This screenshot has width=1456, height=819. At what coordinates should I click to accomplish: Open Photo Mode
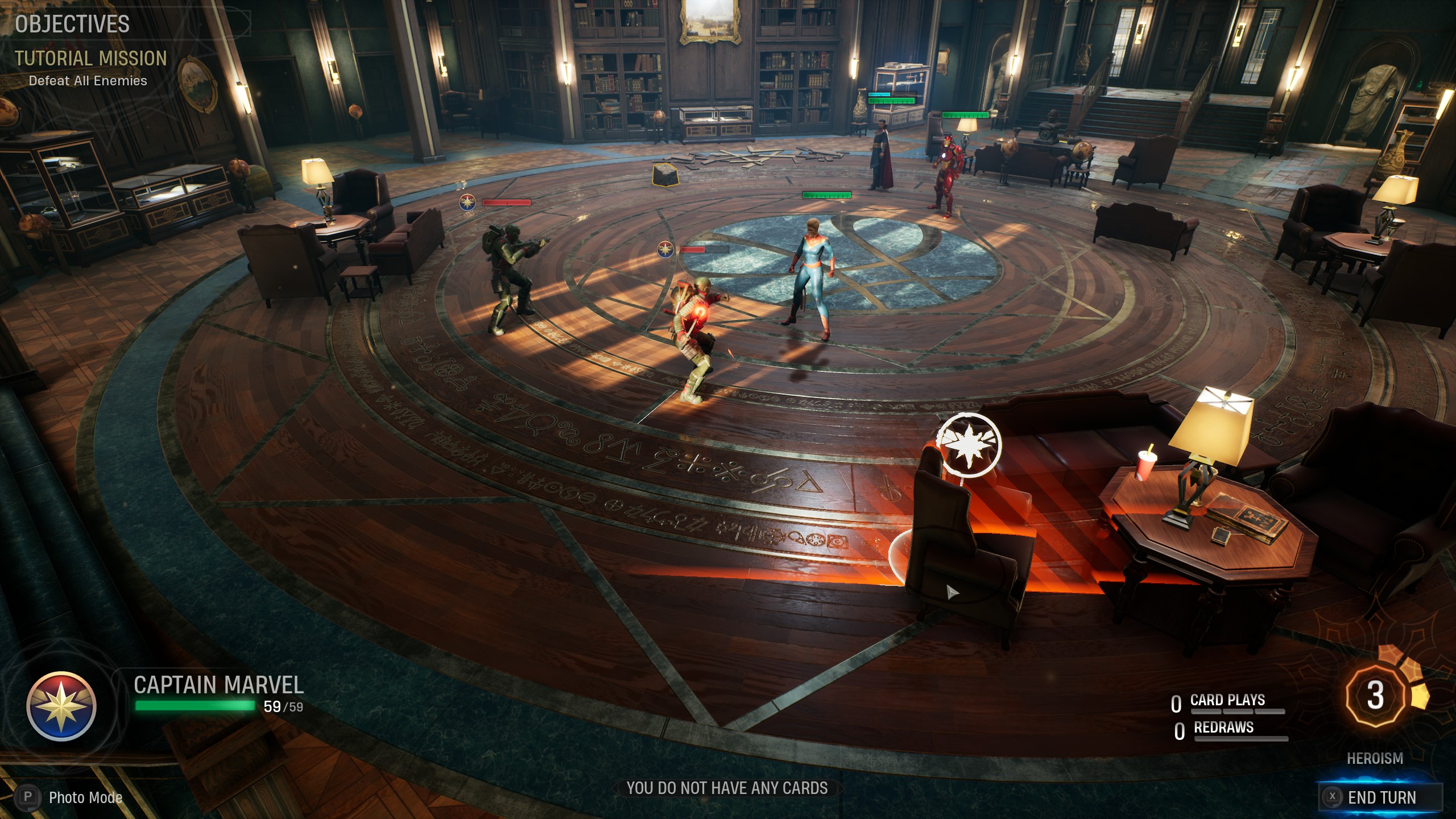pos(73,797)
